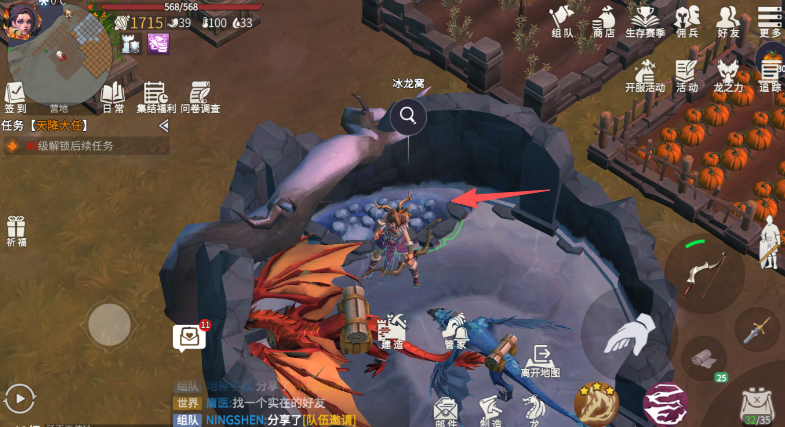Open the player character portrait
785x427 pixels.
(22, 20)
